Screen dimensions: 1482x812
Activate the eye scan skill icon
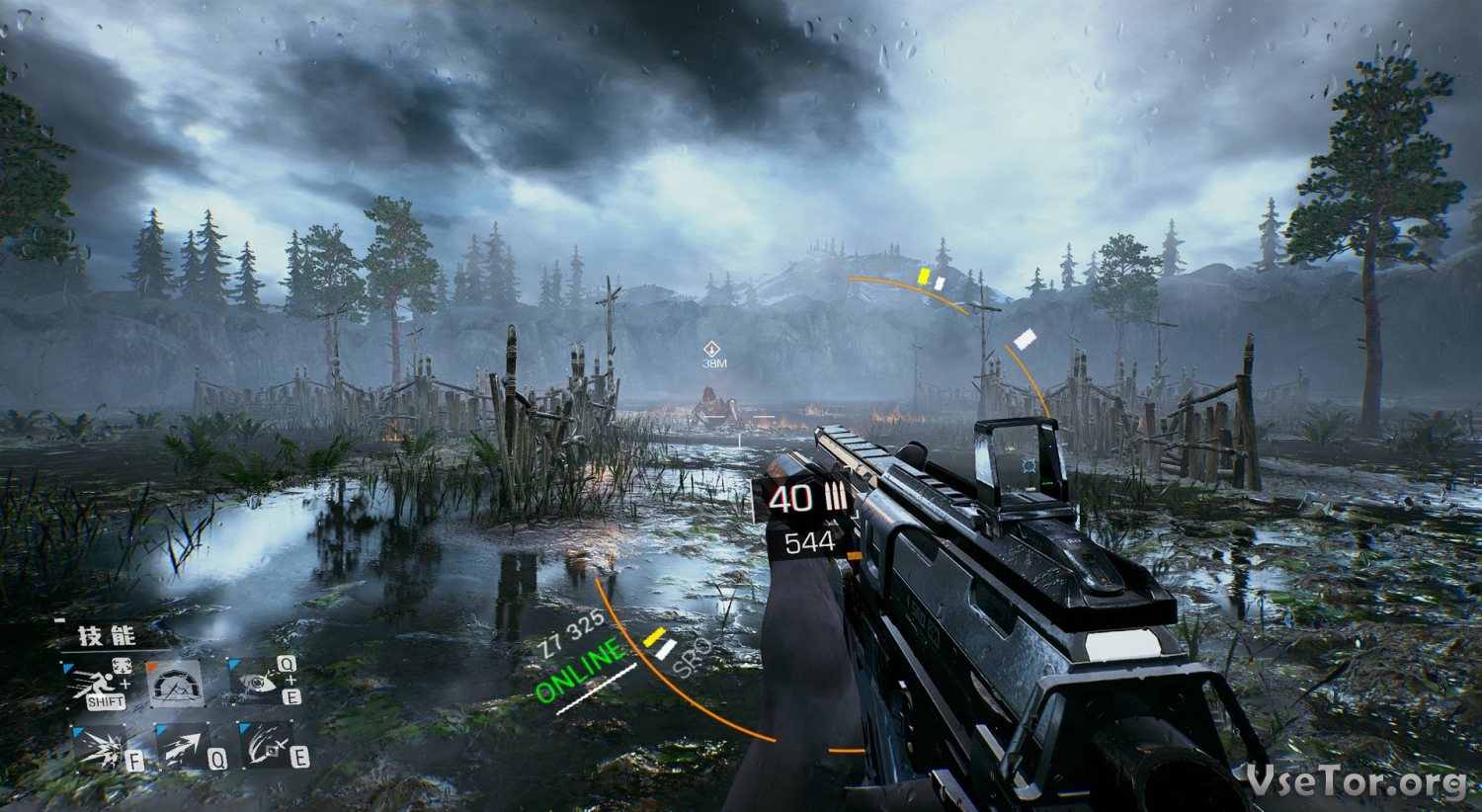pyautogui.click(x=257, y=680)
